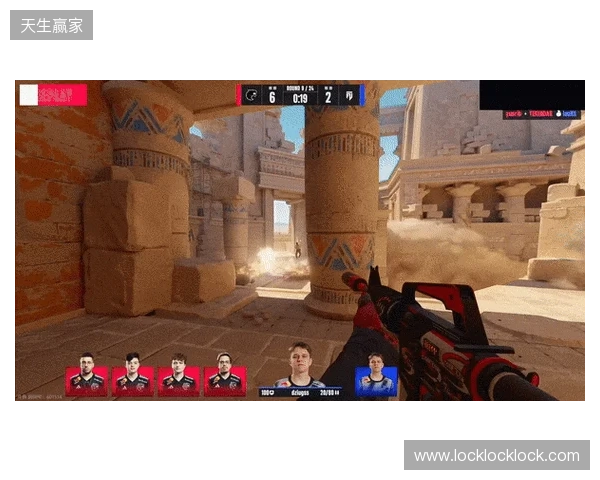Select the right team logo beside score 2
The image size is (600, 480).
349,96
